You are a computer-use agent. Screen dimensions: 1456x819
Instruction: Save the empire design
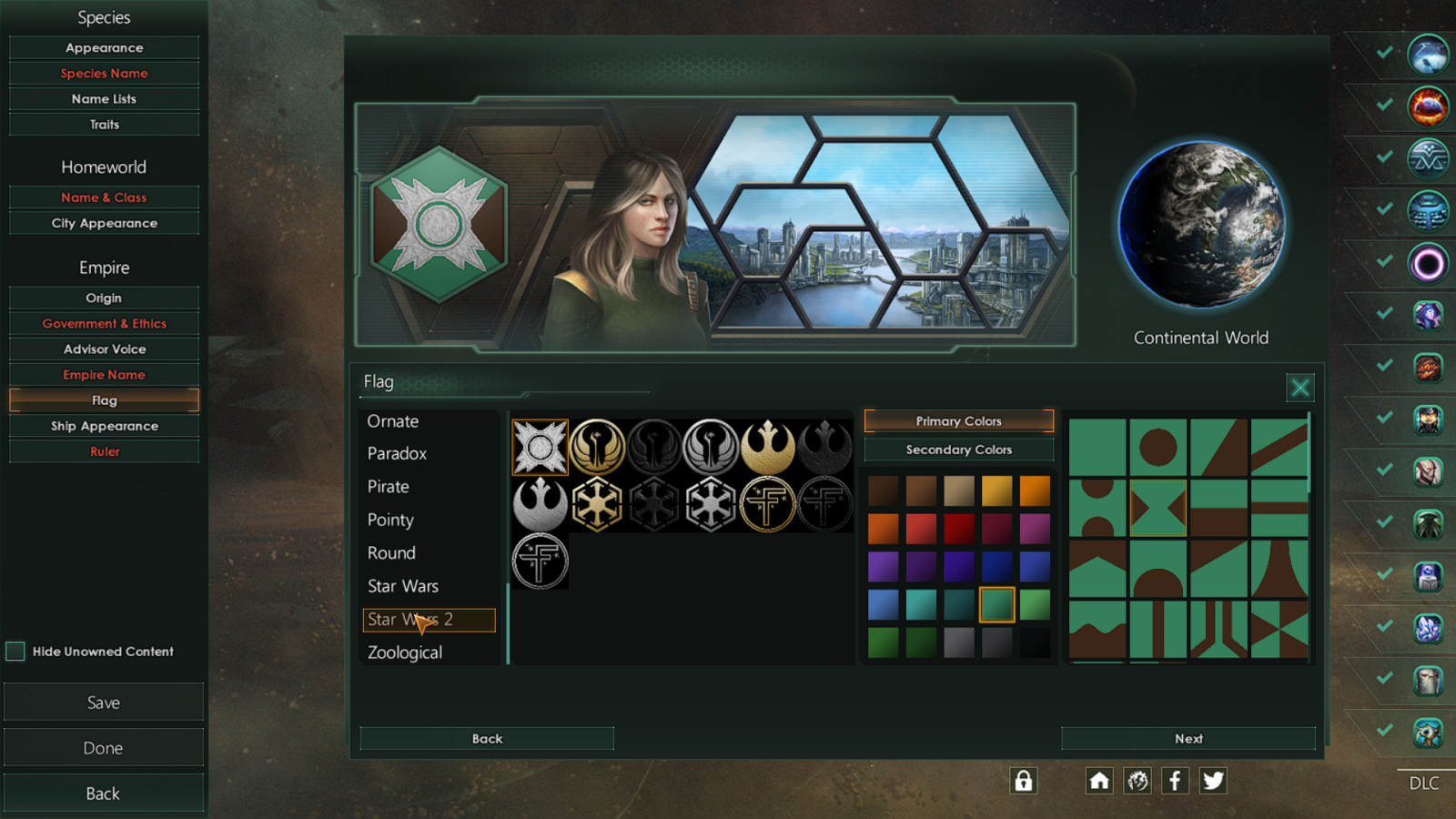pyautogui.click(x=104, y=703)
